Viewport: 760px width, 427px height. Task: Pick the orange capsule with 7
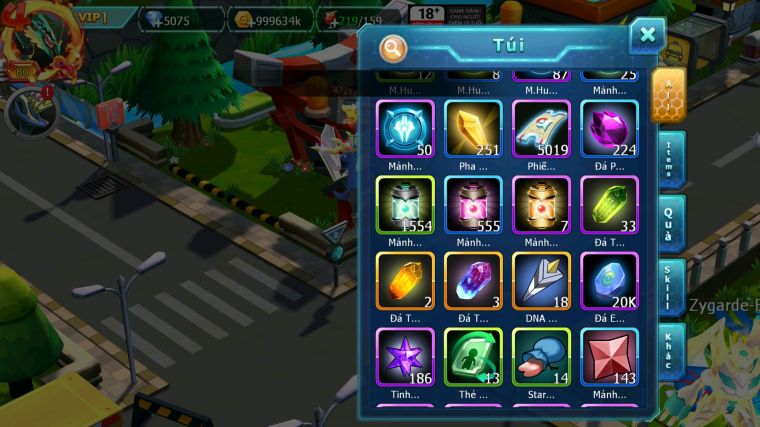[x=541, y=205]
